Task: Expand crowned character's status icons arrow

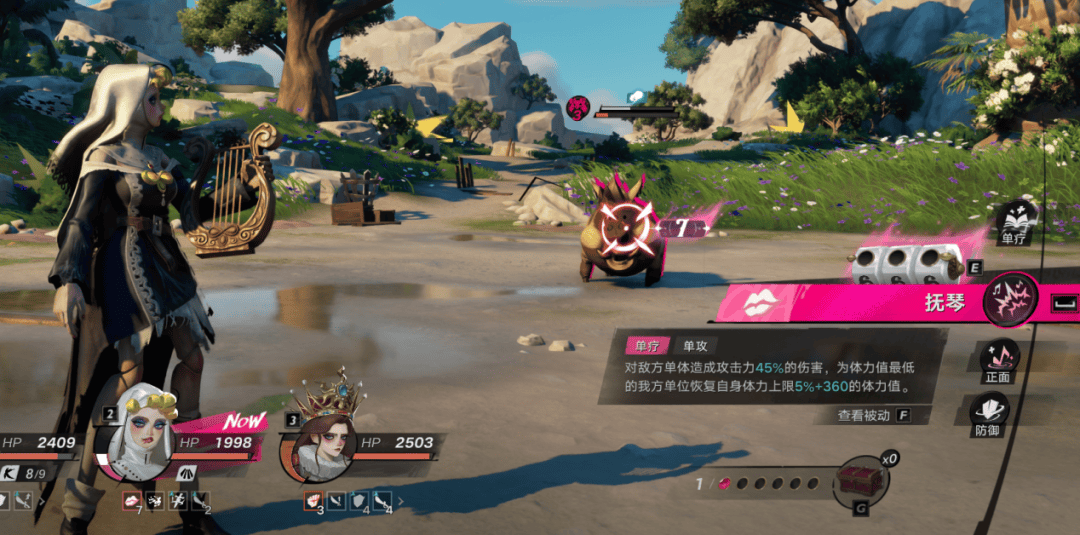Action: (x=401, y=498)
